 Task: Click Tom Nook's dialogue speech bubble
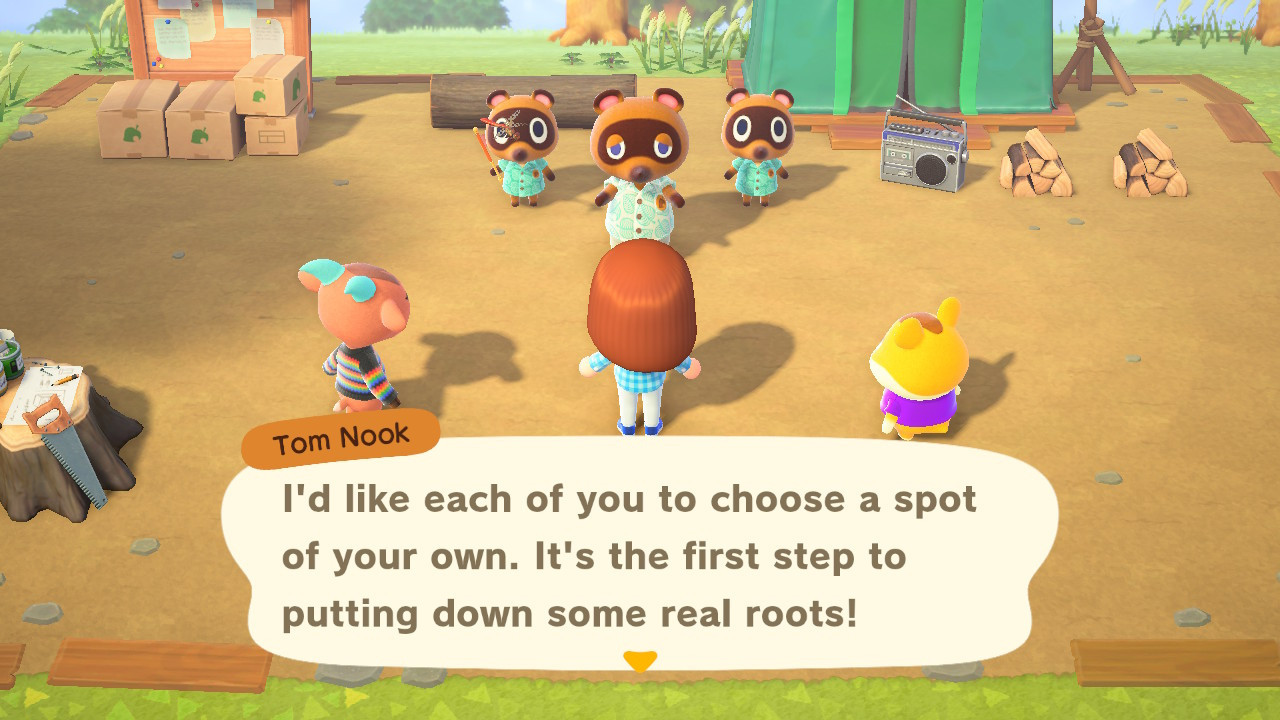click(640, 555)
